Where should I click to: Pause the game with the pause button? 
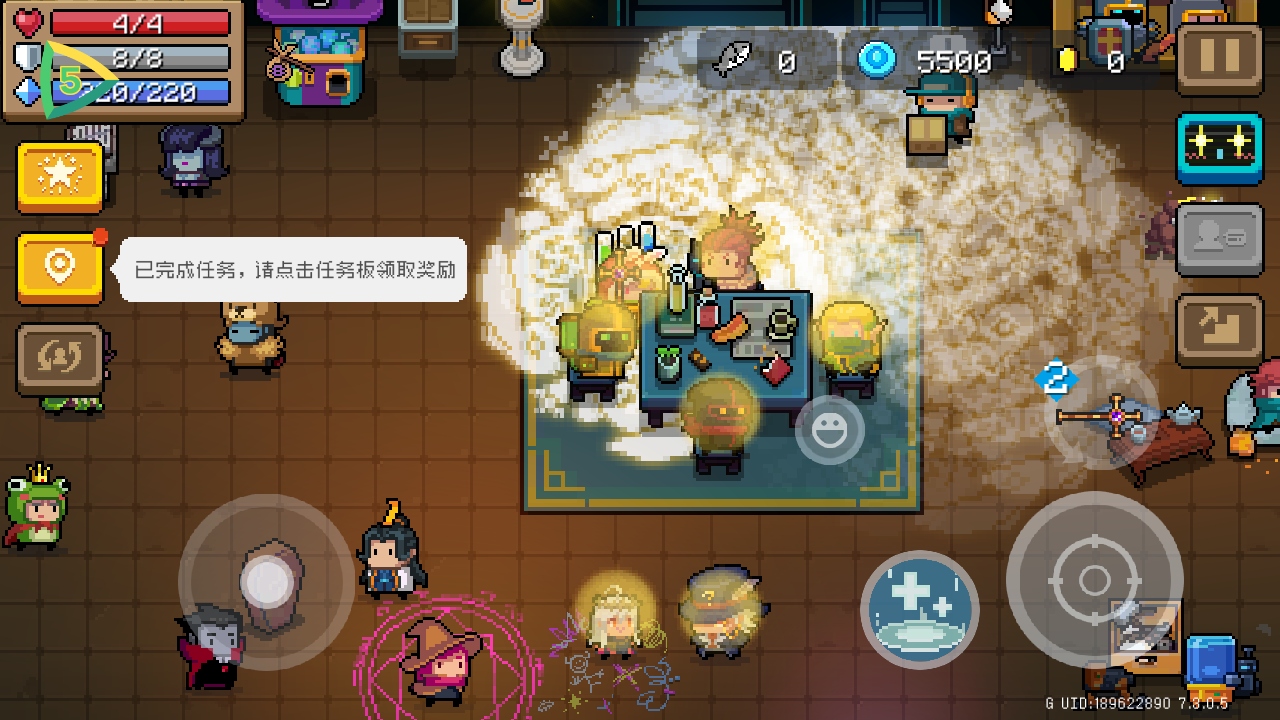(x=1219, y=58)
